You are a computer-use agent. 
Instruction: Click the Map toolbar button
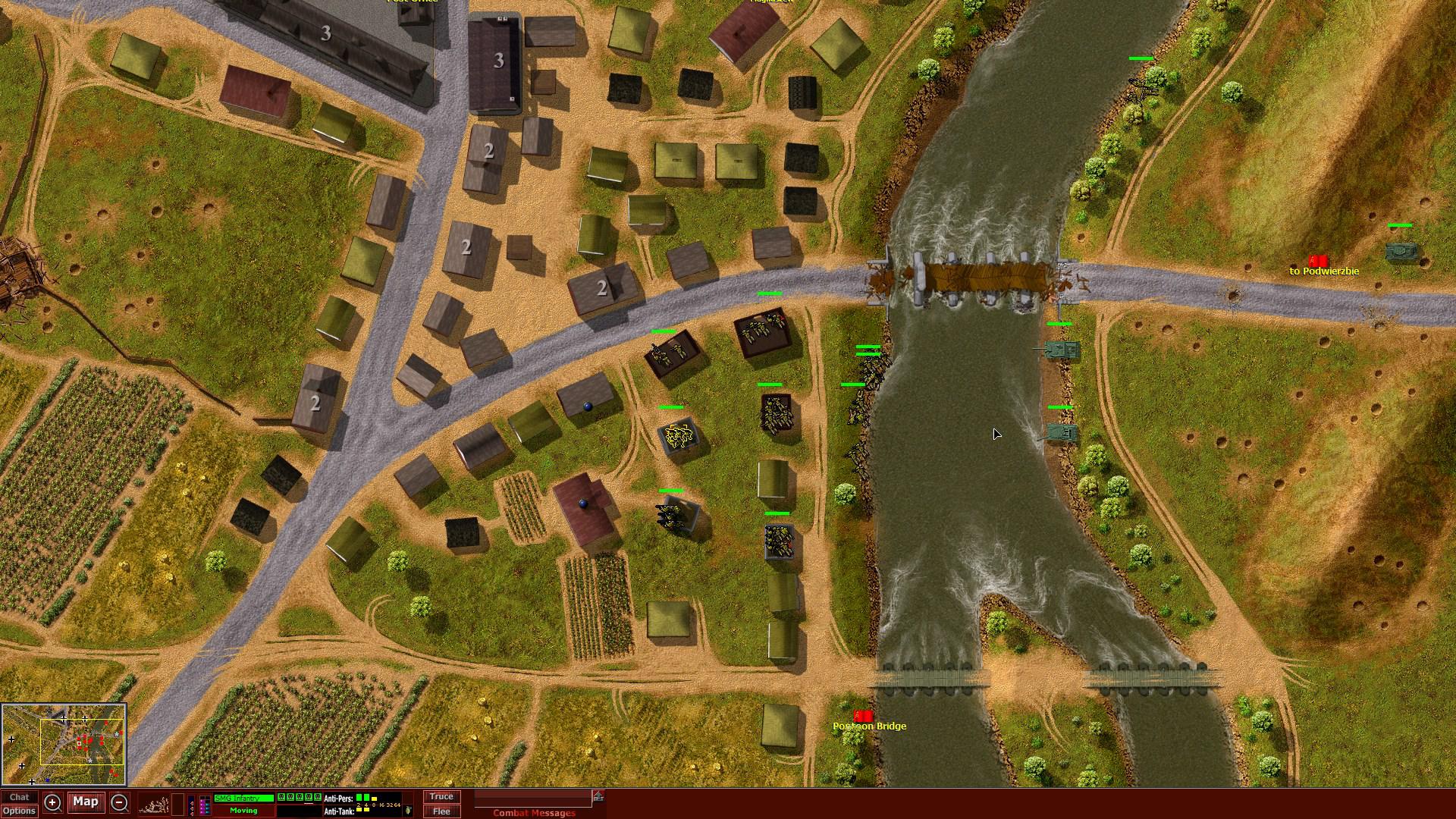(x=86, y=802)
